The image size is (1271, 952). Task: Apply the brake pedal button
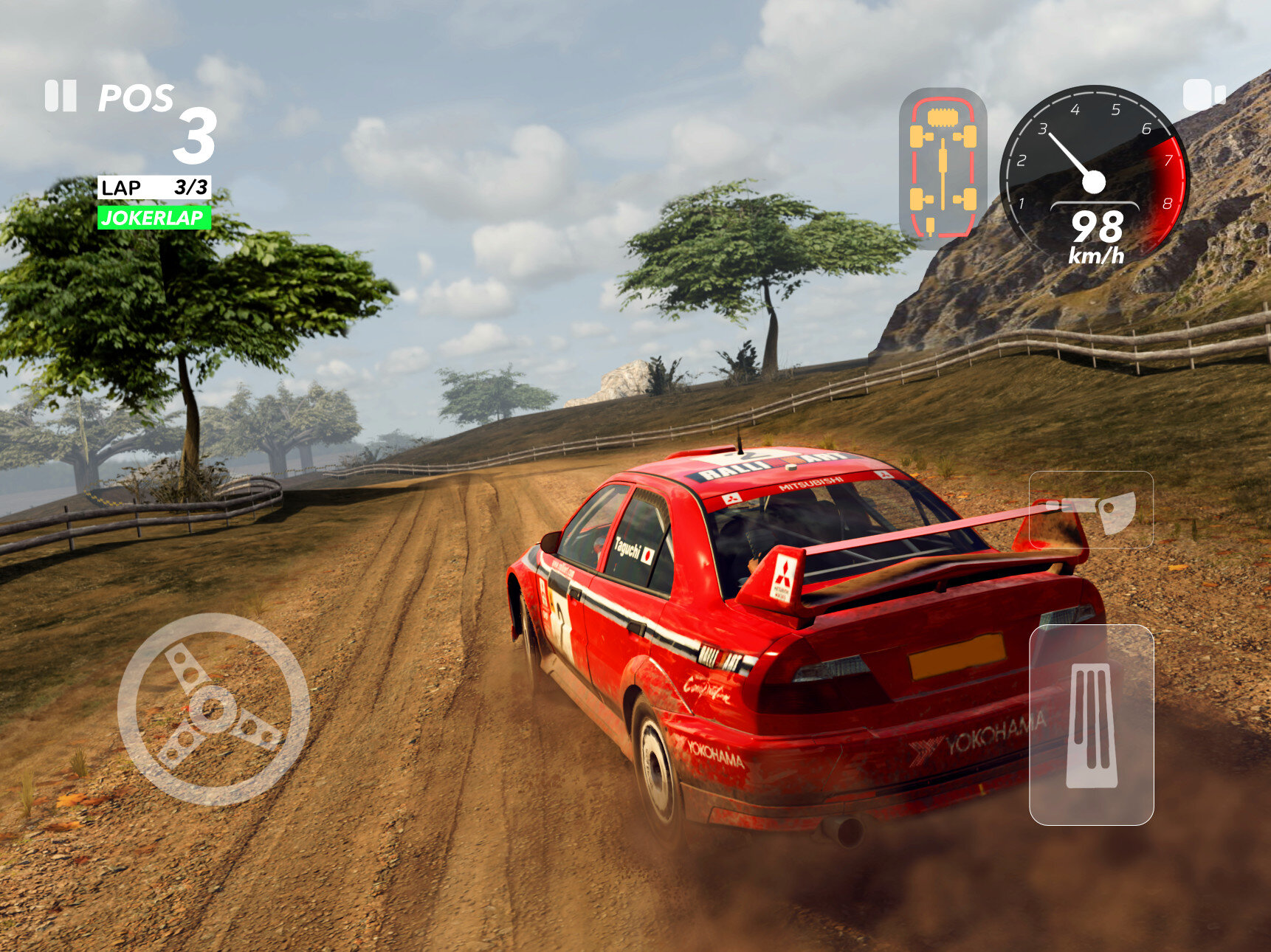click(x=1091, y=510)
